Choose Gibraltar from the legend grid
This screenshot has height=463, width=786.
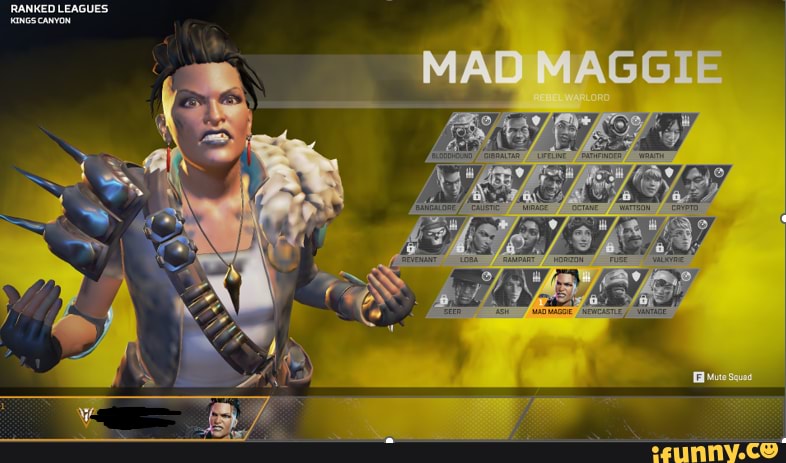click(x=515, y=135)
